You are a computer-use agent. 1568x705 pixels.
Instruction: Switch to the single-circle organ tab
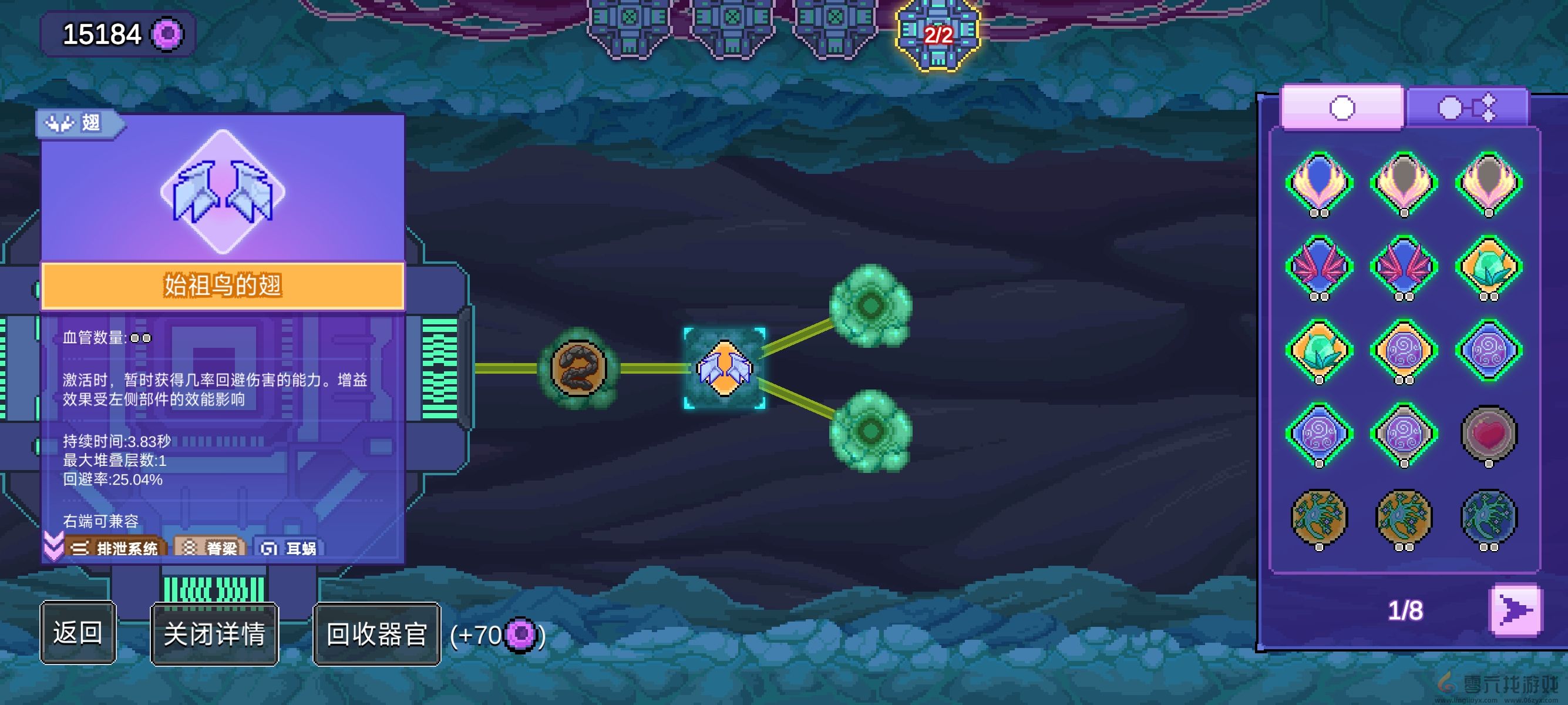[1341, 108]
